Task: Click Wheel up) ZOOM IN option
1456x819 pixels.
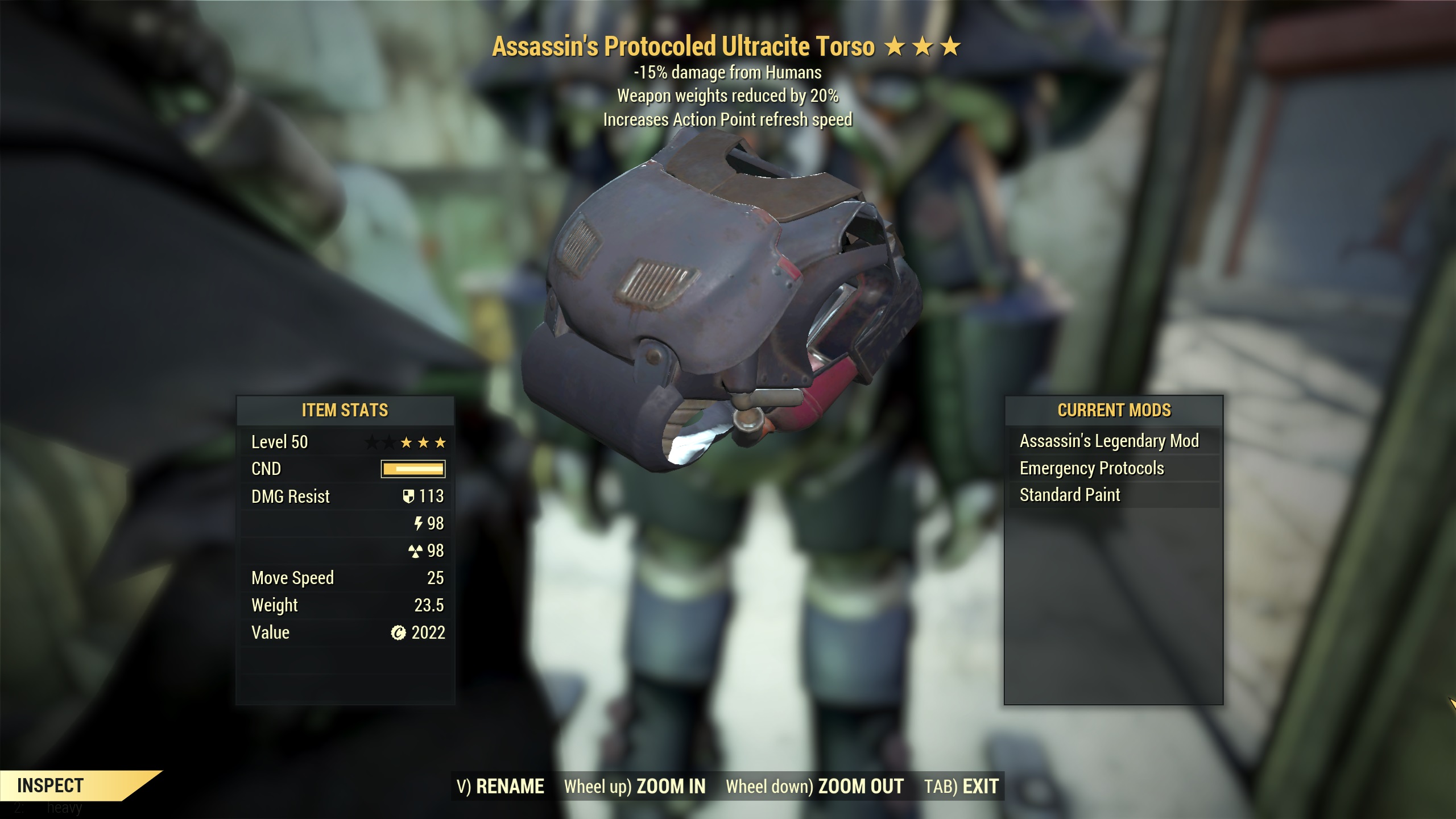Action: tap(634, 786)
